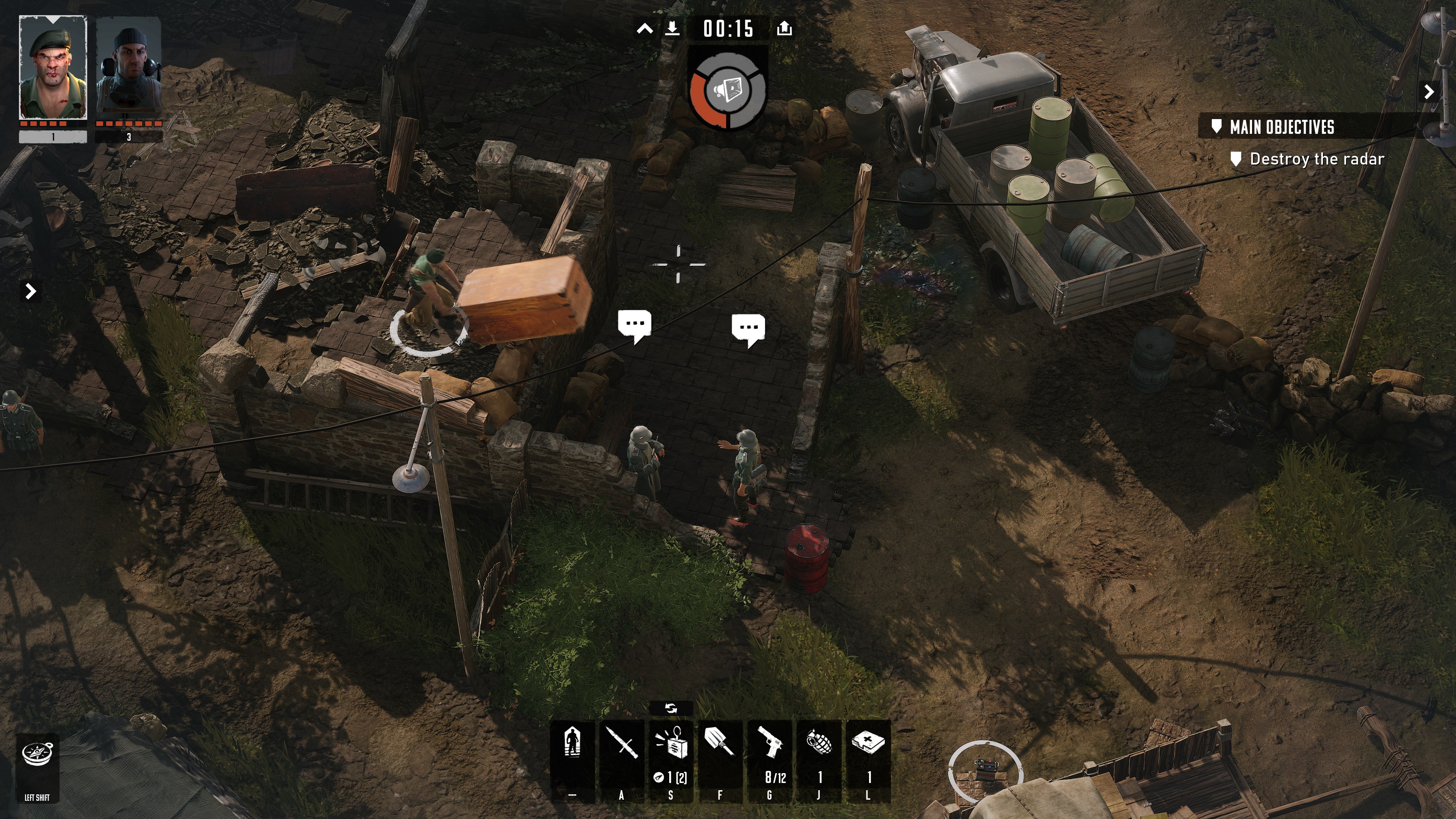Open the Main Objectives header
This screenshot has height=819, width=1456.
coord(1282,127)
